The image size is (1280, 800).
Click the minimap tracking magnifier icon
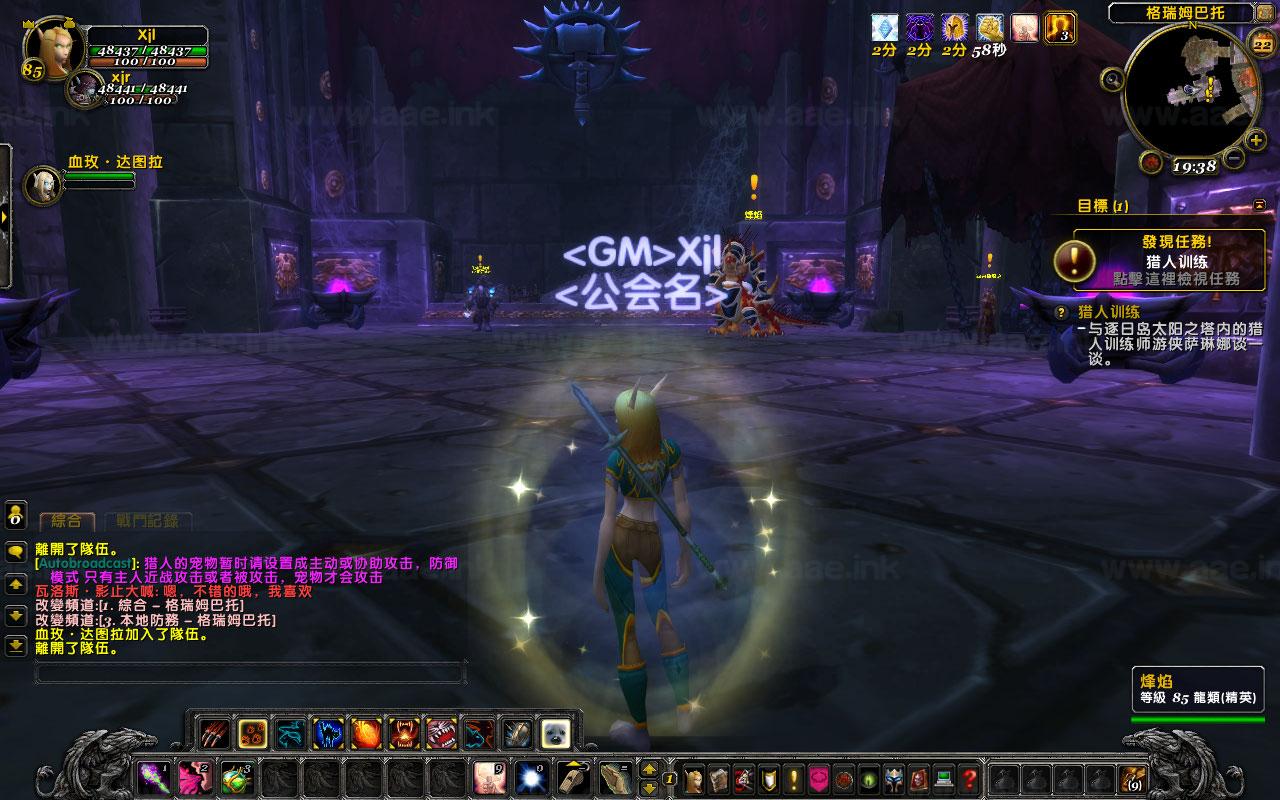pos(1111,78)
